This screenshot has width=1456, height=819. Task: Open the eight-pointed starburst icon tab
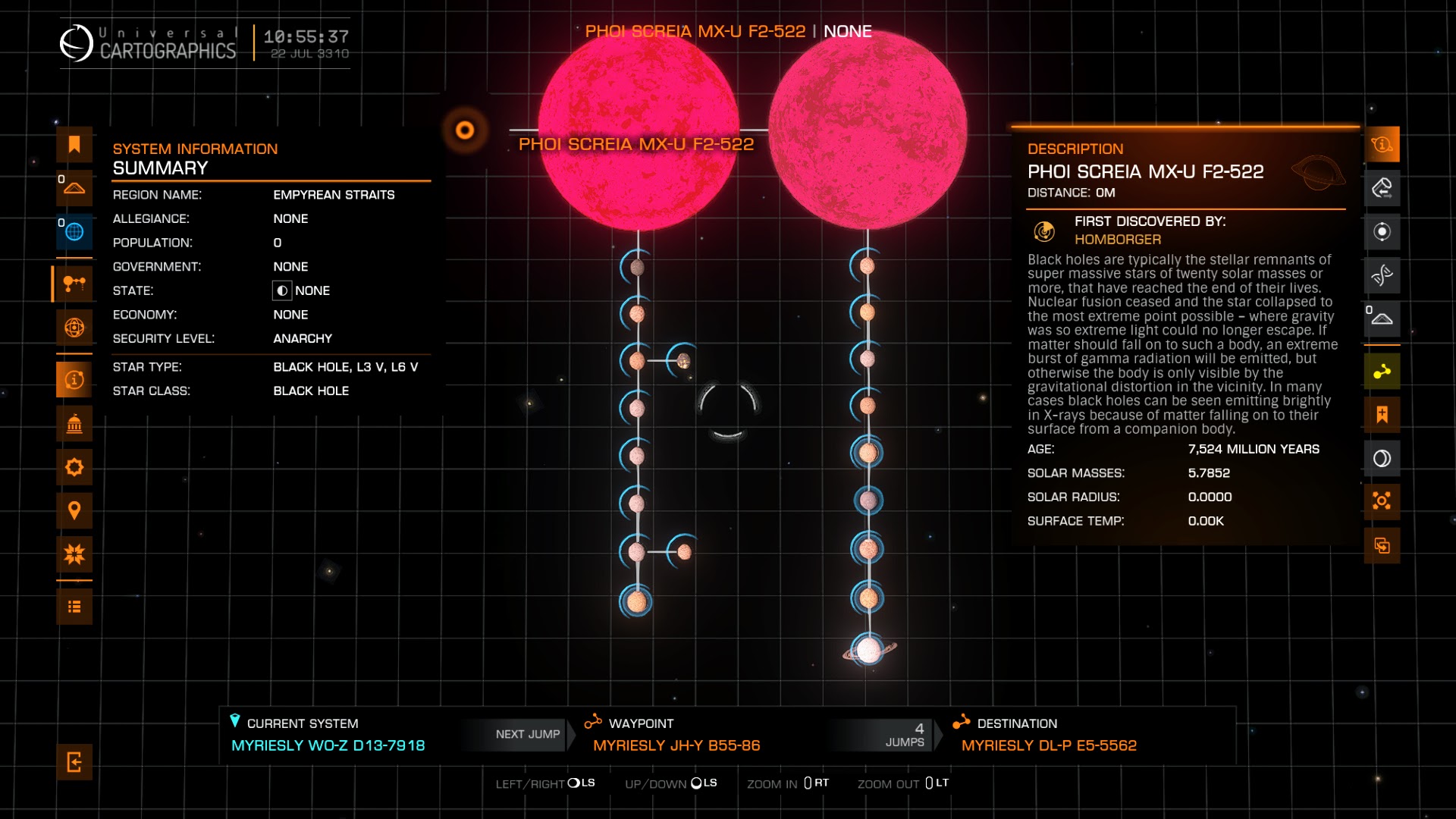(x=74, y=554)
